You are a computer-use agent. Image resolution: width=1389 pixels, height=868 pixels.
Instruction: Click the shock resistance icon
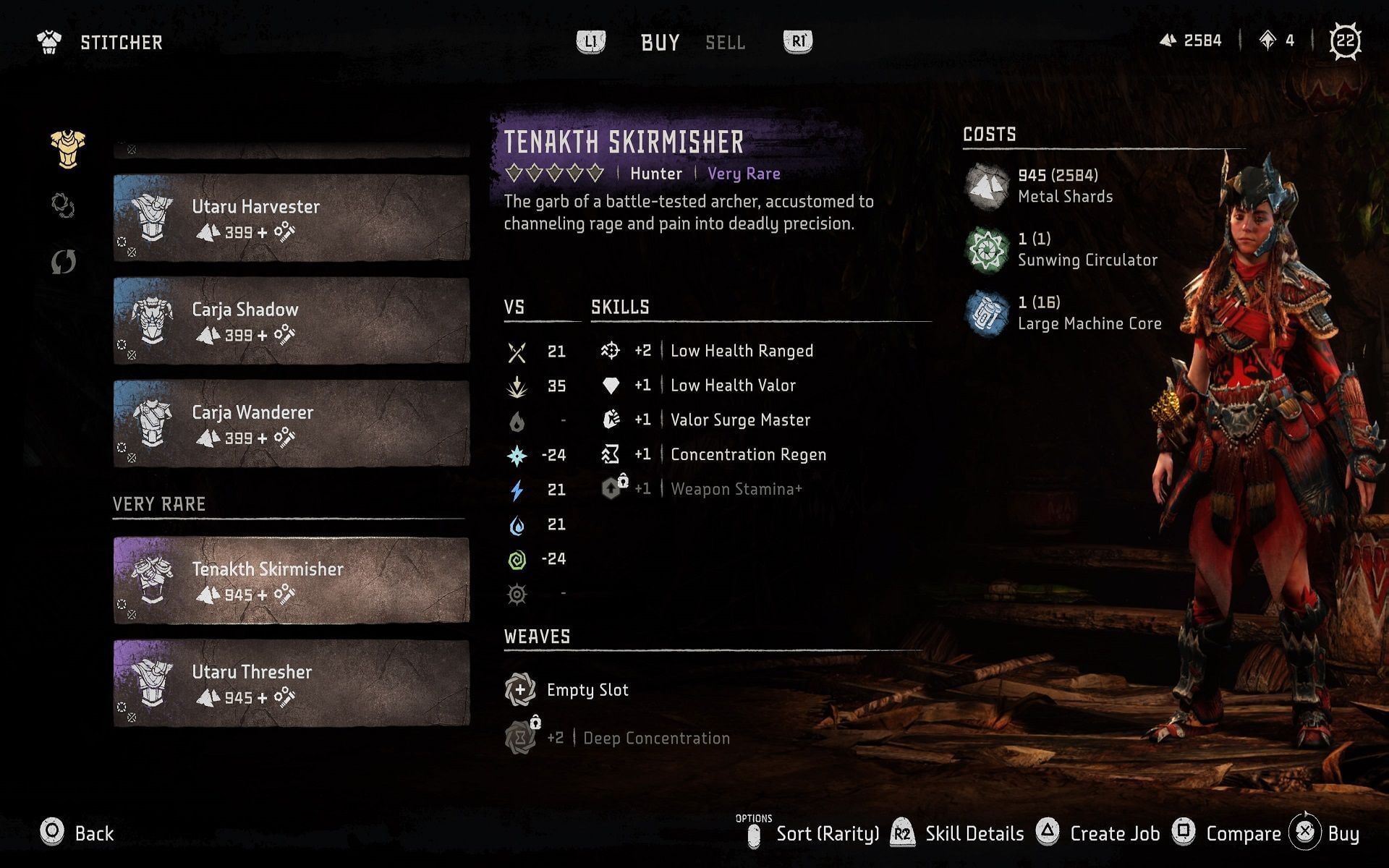pos(517,490)
